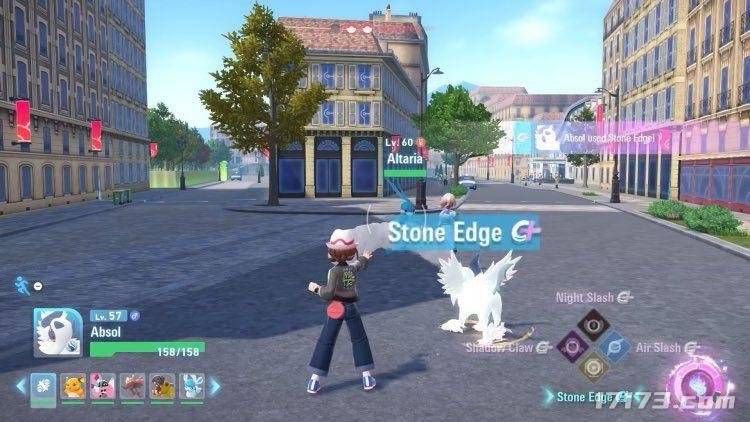The width and height of the screenshot is (750, 422).
Task: Switch to the light blue Pokémon slot
Action: pyautogui.click(x=193, y=386)
